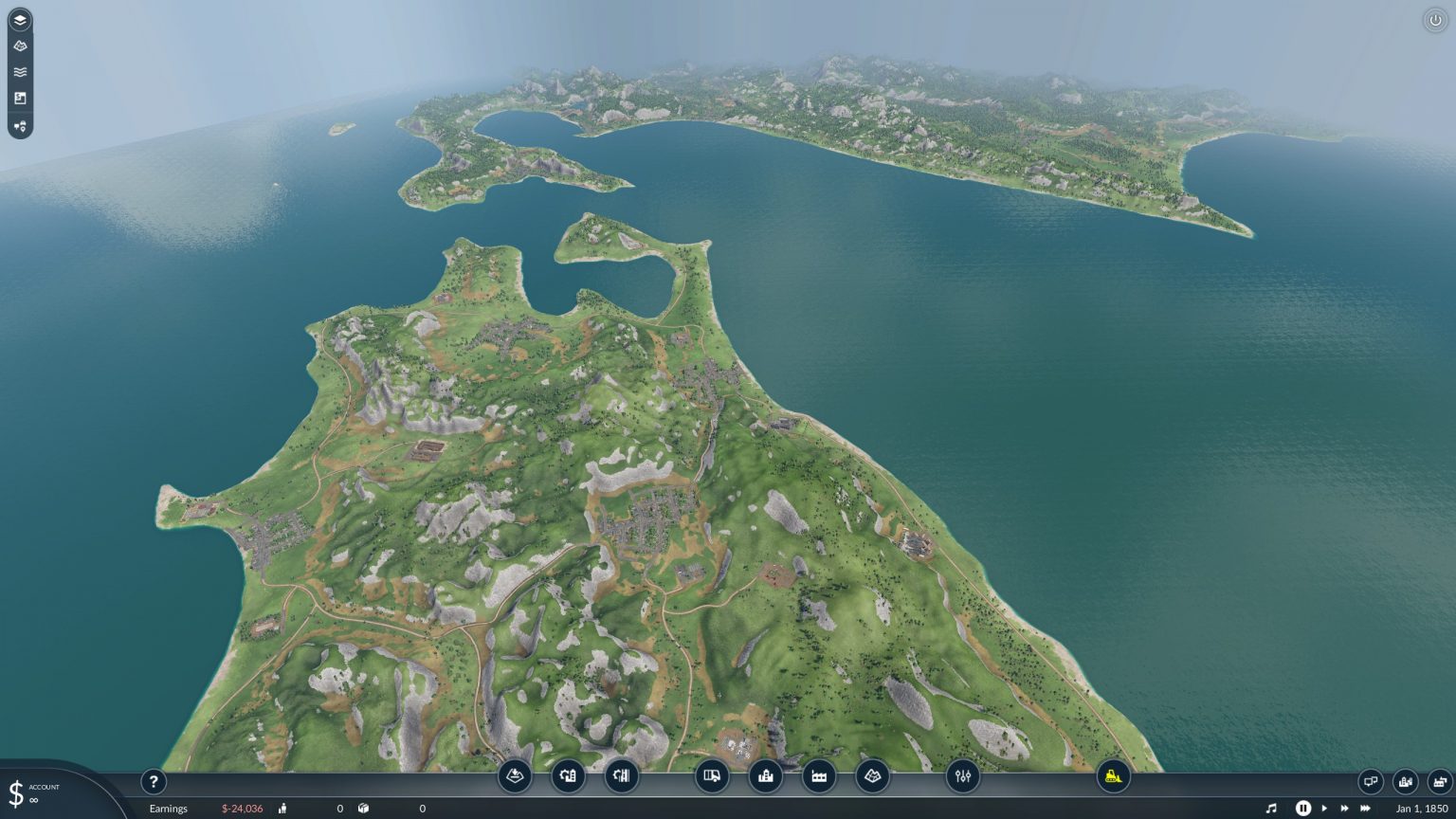Screen dimensions: 1456x819
Task: Toggle the line and stop markers overlay
Action: pyautogui.click(x=21, y=126)
